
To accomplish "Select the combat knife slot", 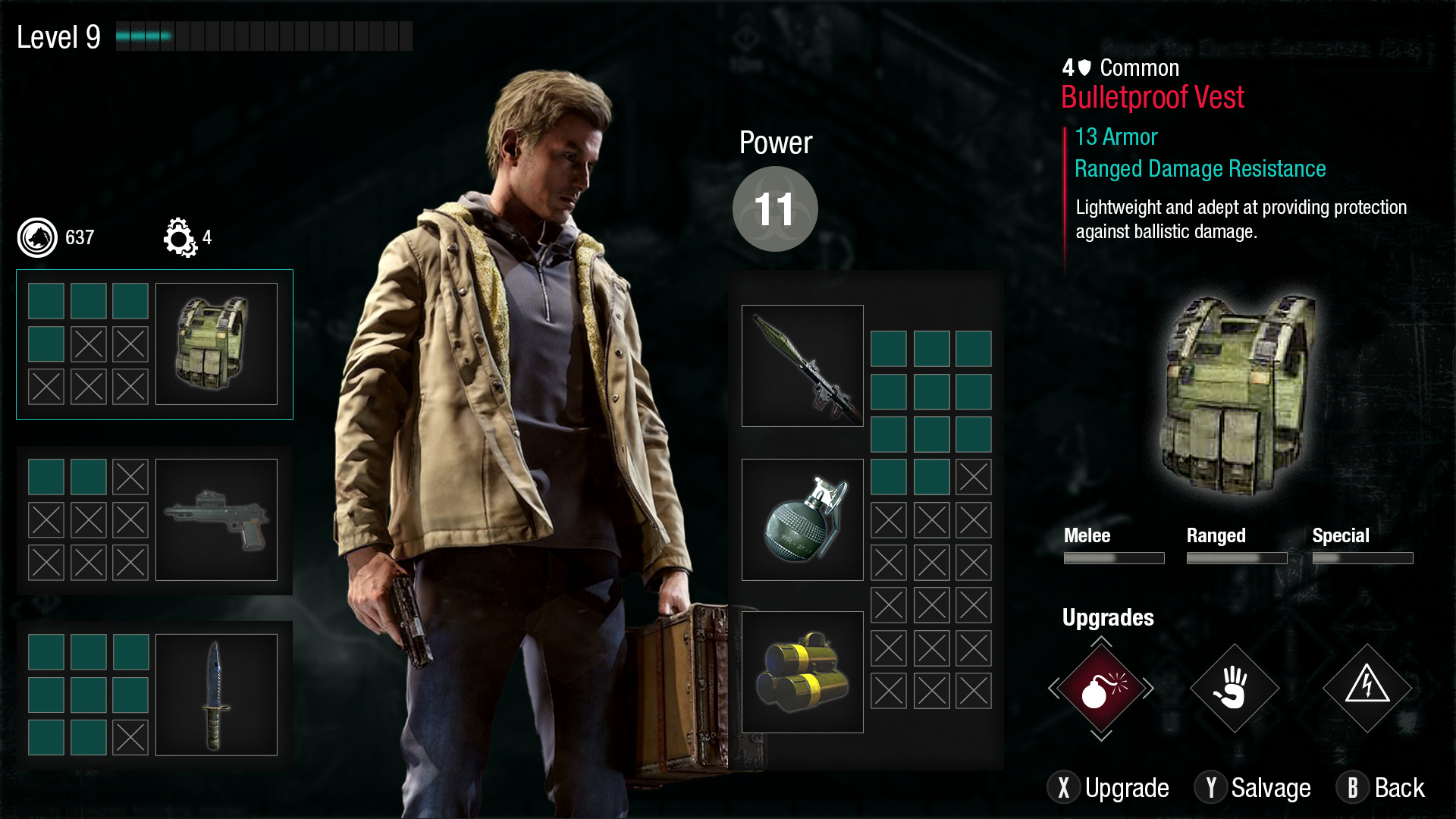I will (x=216, y=695).
